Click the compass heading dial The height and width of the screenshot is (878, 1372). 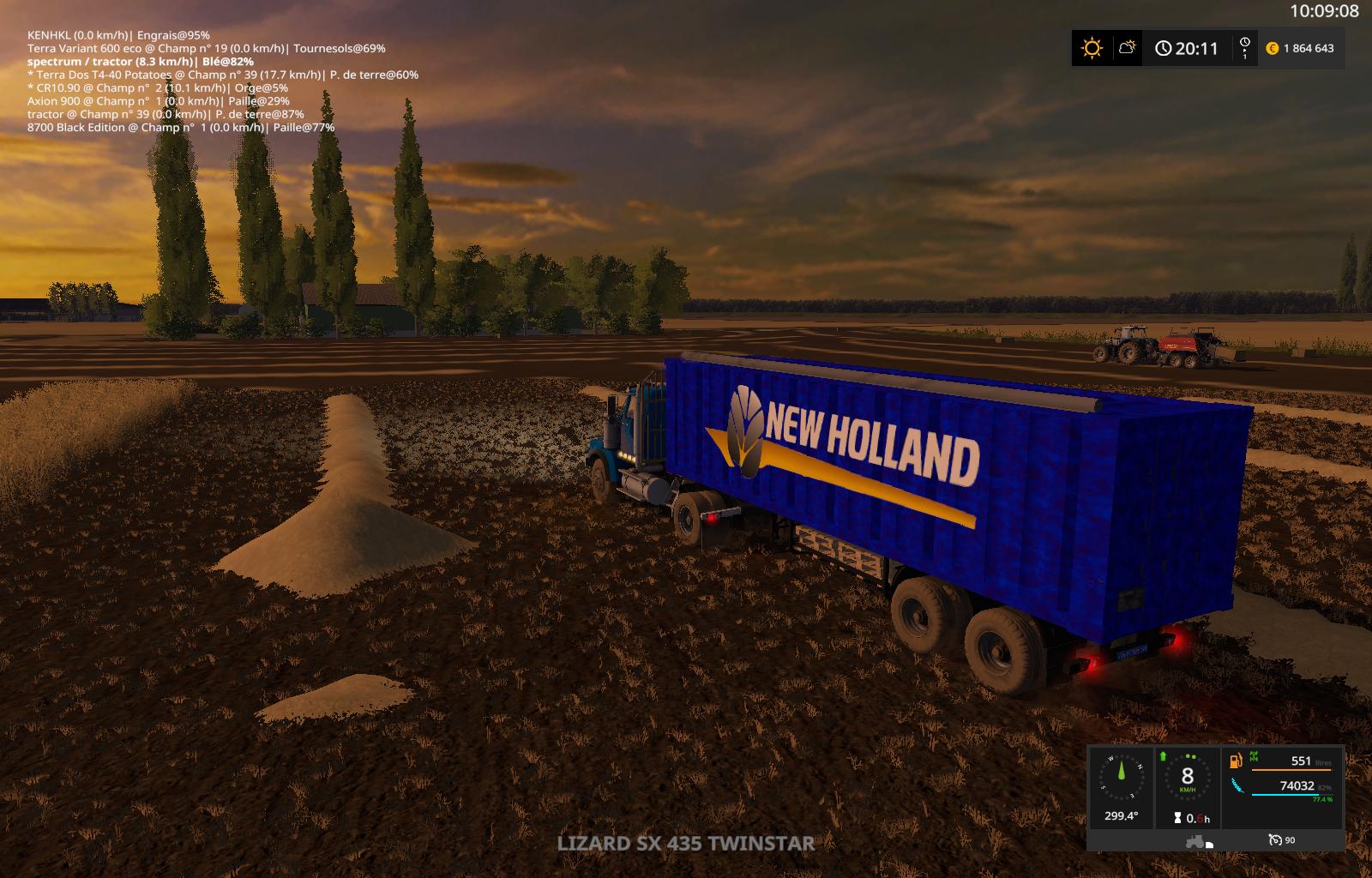pos(1121,778)
